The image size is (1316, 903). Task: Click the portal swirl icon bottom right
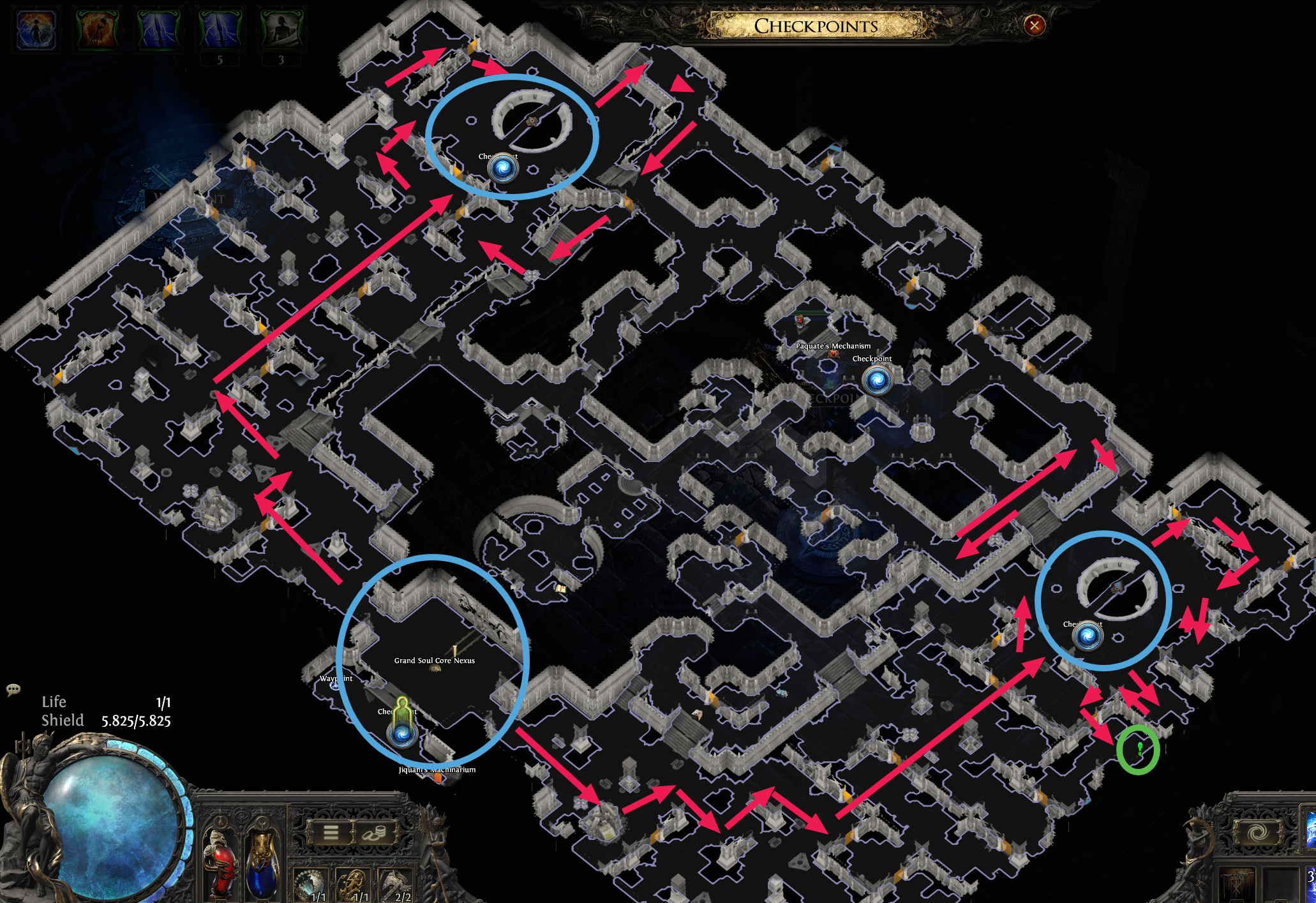(x=1257, y=832)
